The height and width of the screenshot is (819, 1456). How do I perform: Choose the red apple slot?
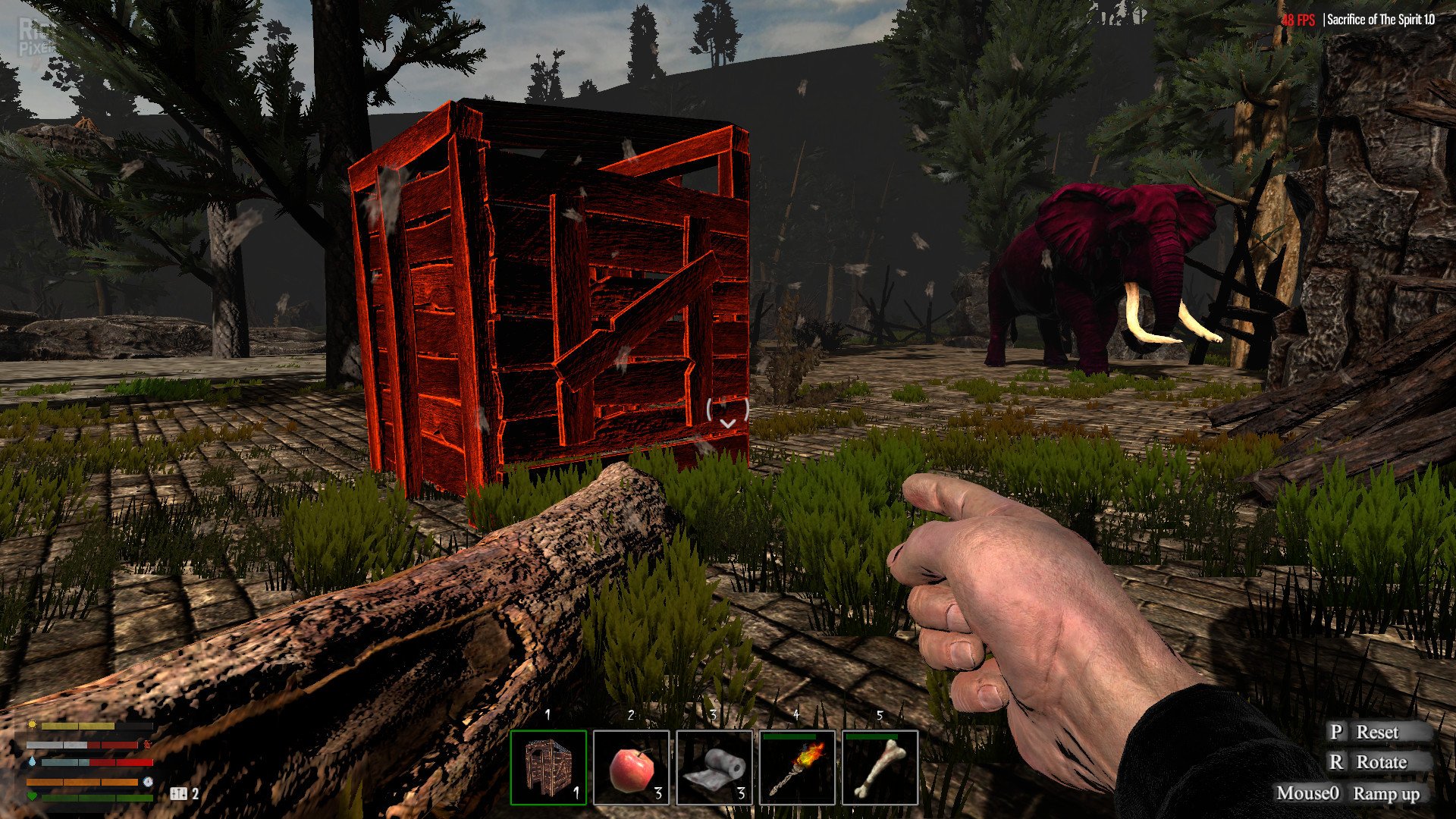[x=631, y=767]
